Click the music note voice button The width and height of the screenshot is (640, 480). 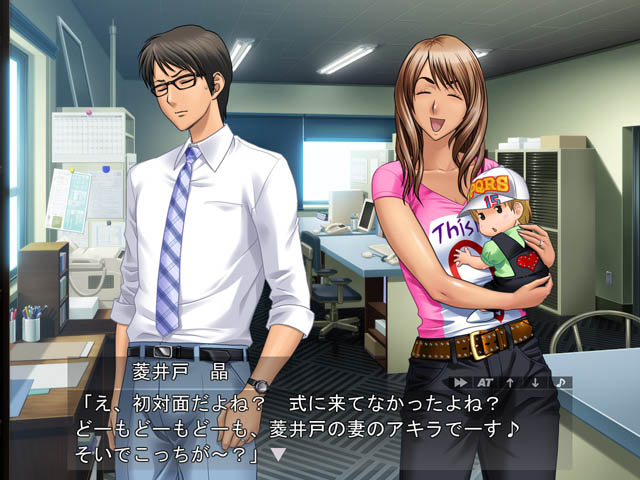(x=561, y=382)
